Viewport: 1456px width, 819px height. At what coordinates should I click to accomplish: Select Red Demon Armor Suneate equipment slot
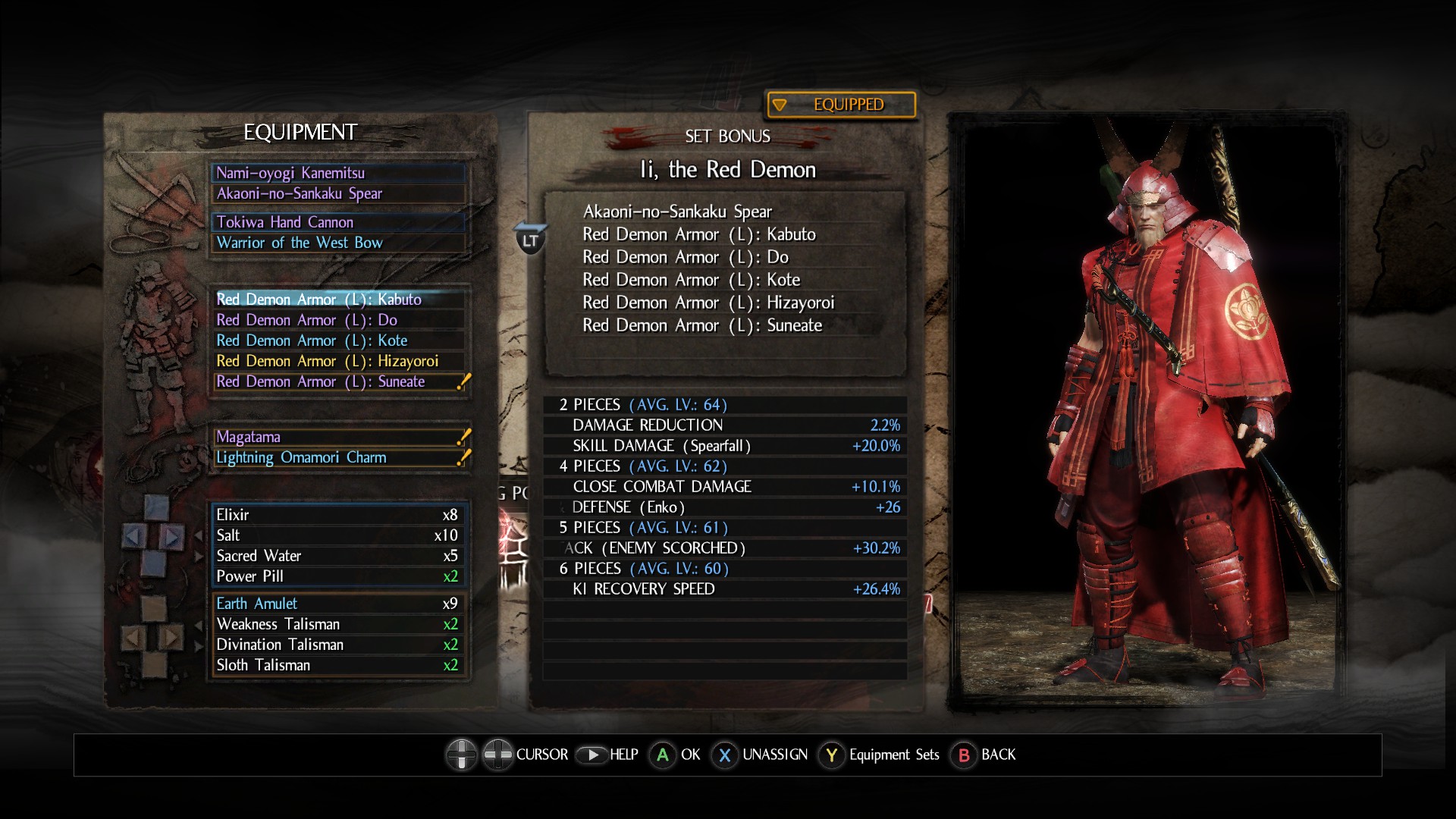coord(338,381)
